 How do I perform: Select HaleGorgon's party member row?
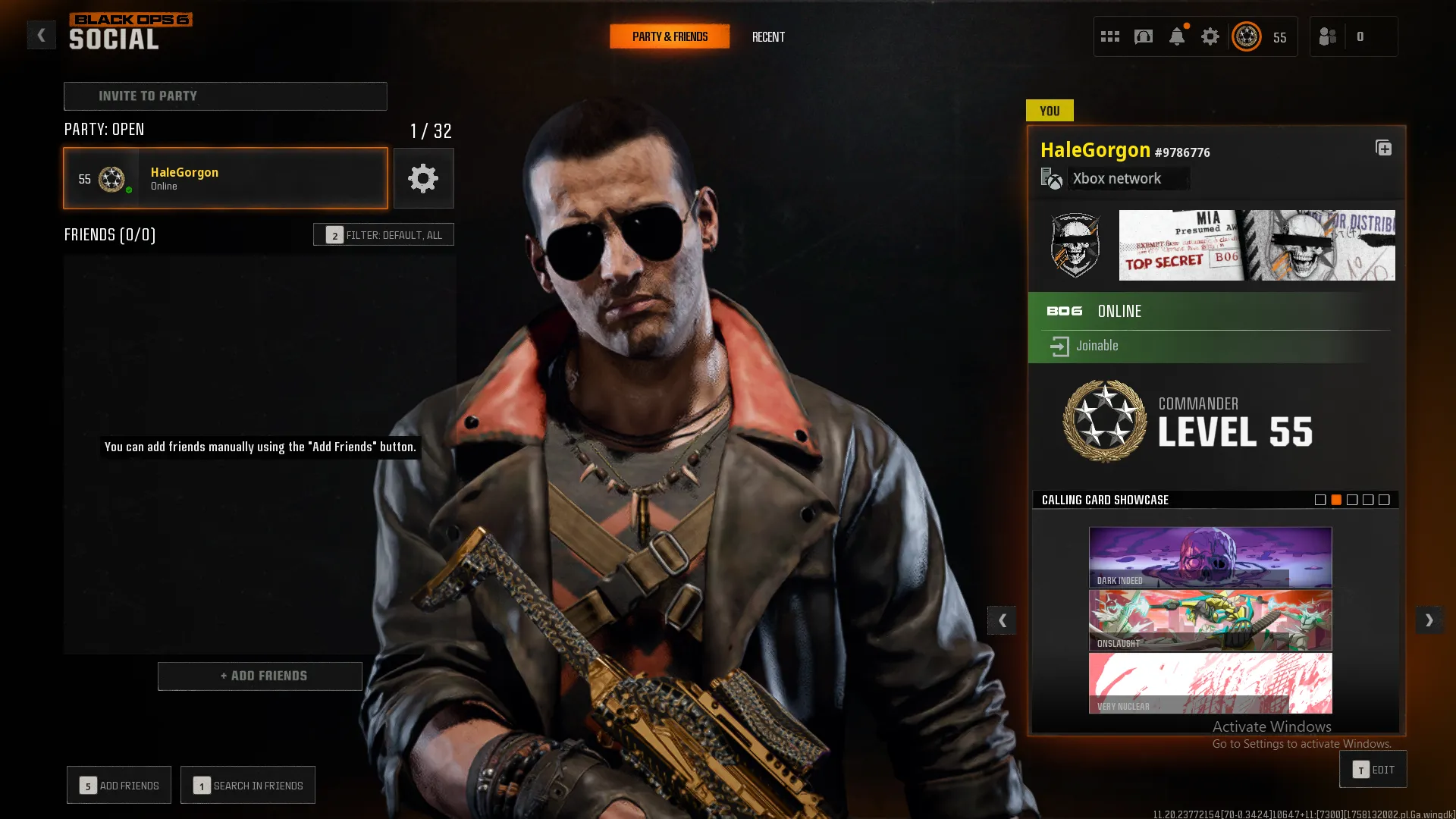tap(225, 178)
